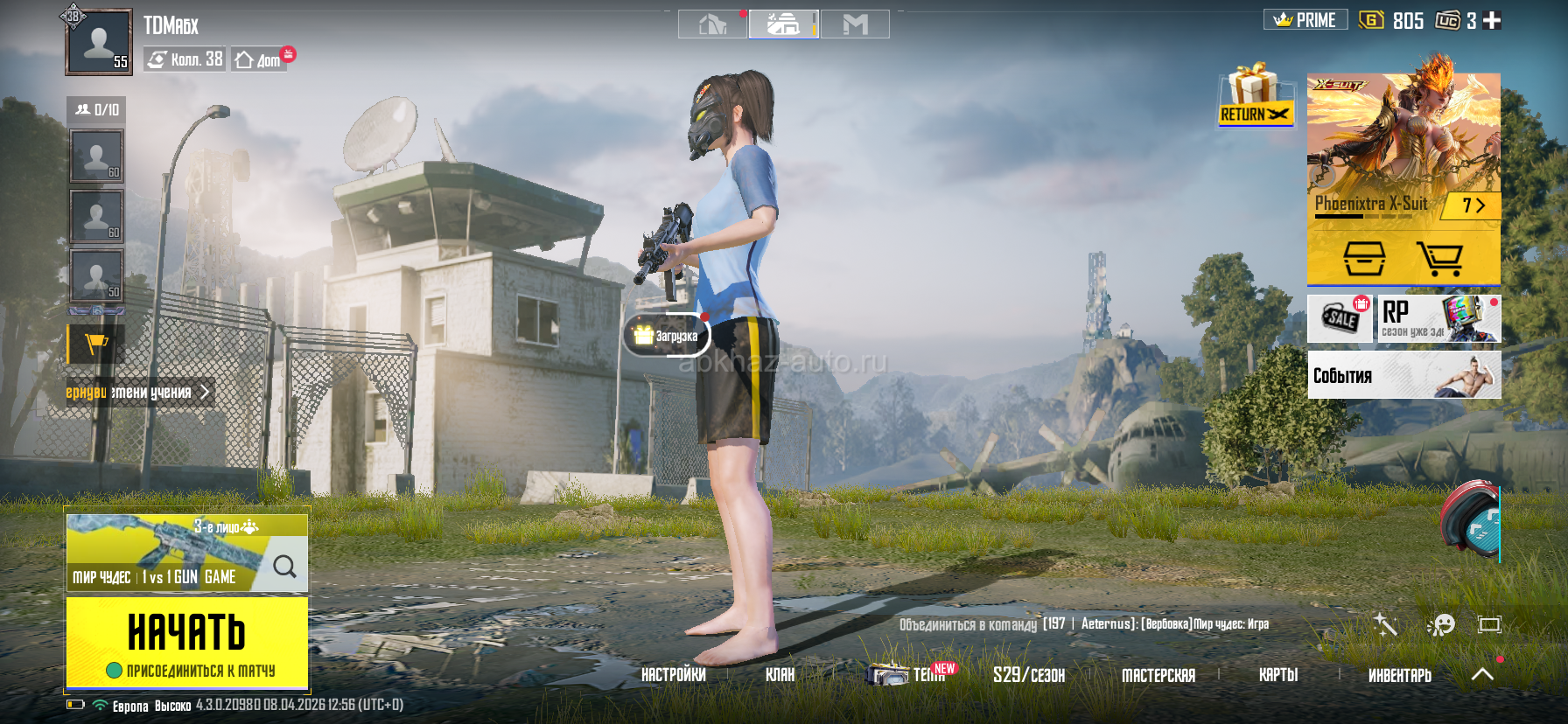Open the ИНВЕНТАРЬ inventory
The width and height of the screenshot is (1568, 724).
point(1399,675)
